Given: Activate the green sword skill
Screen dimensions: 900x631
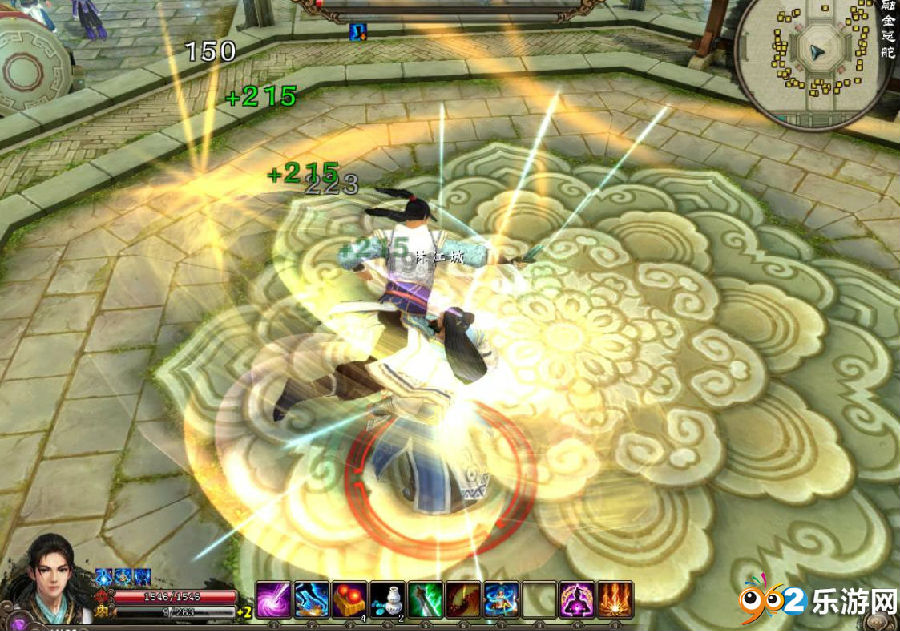Looking at the screenshot, I should click(426, 600).
